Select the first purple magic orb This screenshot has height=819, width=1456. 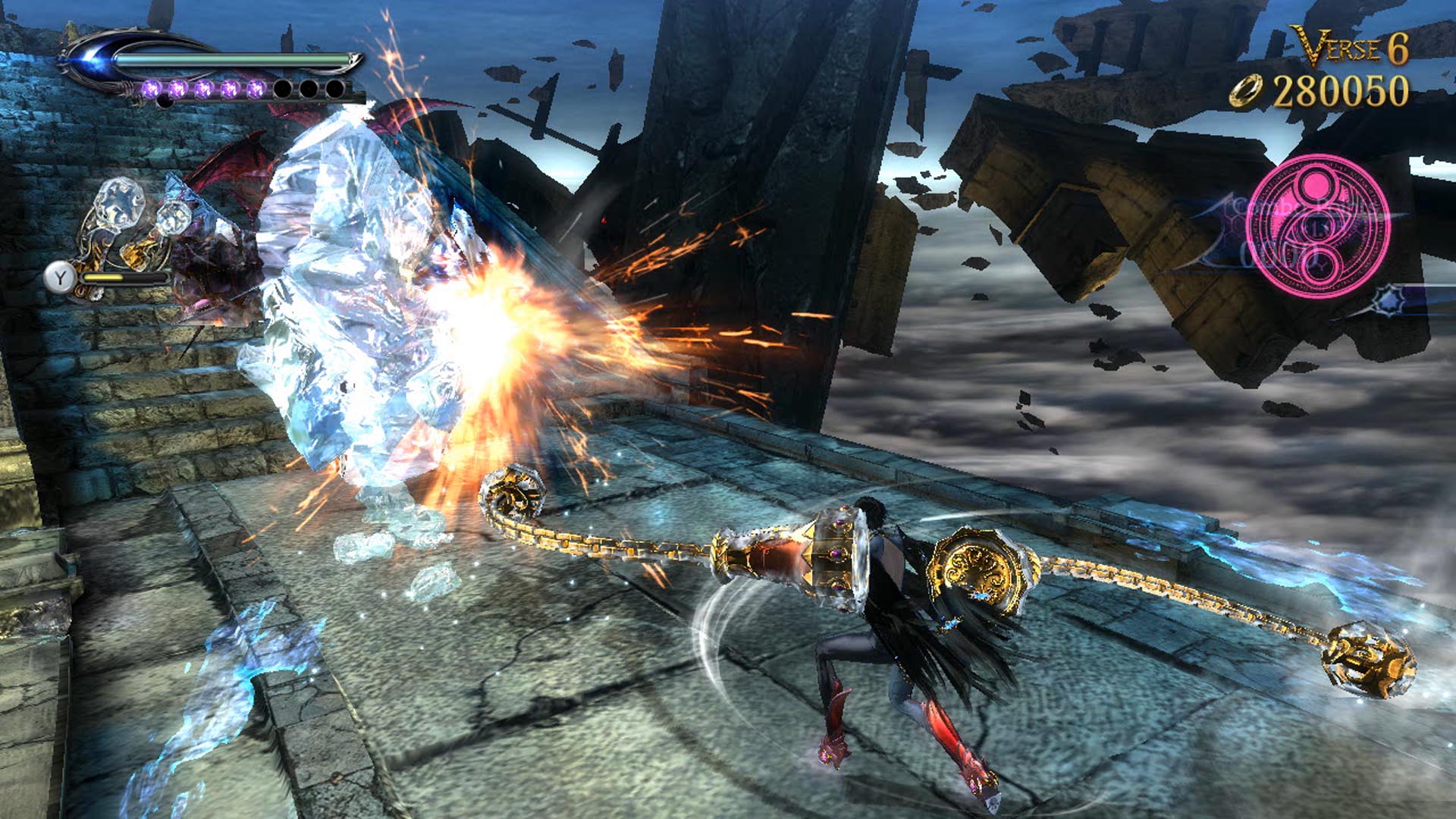pyautogui.click(x=151, y=89)
